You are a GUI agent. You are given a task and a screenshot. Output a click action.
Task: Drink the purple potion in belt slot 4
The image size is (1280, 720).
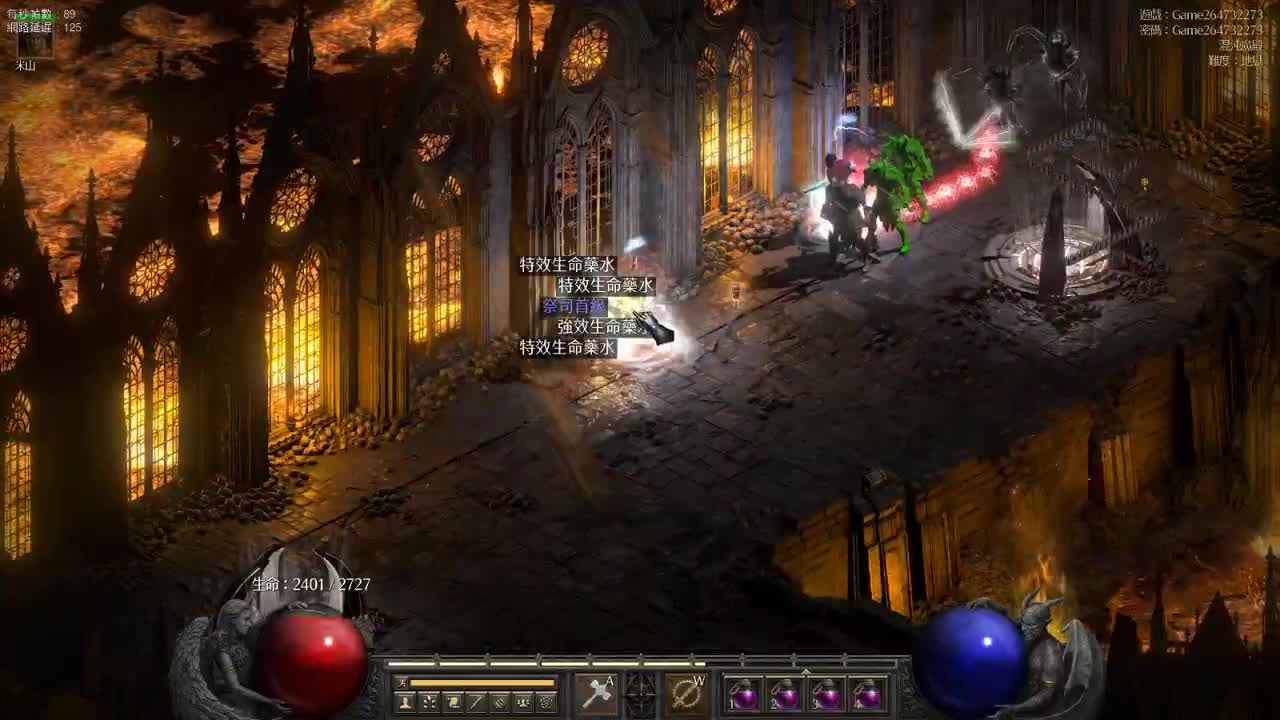coord(868,695)
